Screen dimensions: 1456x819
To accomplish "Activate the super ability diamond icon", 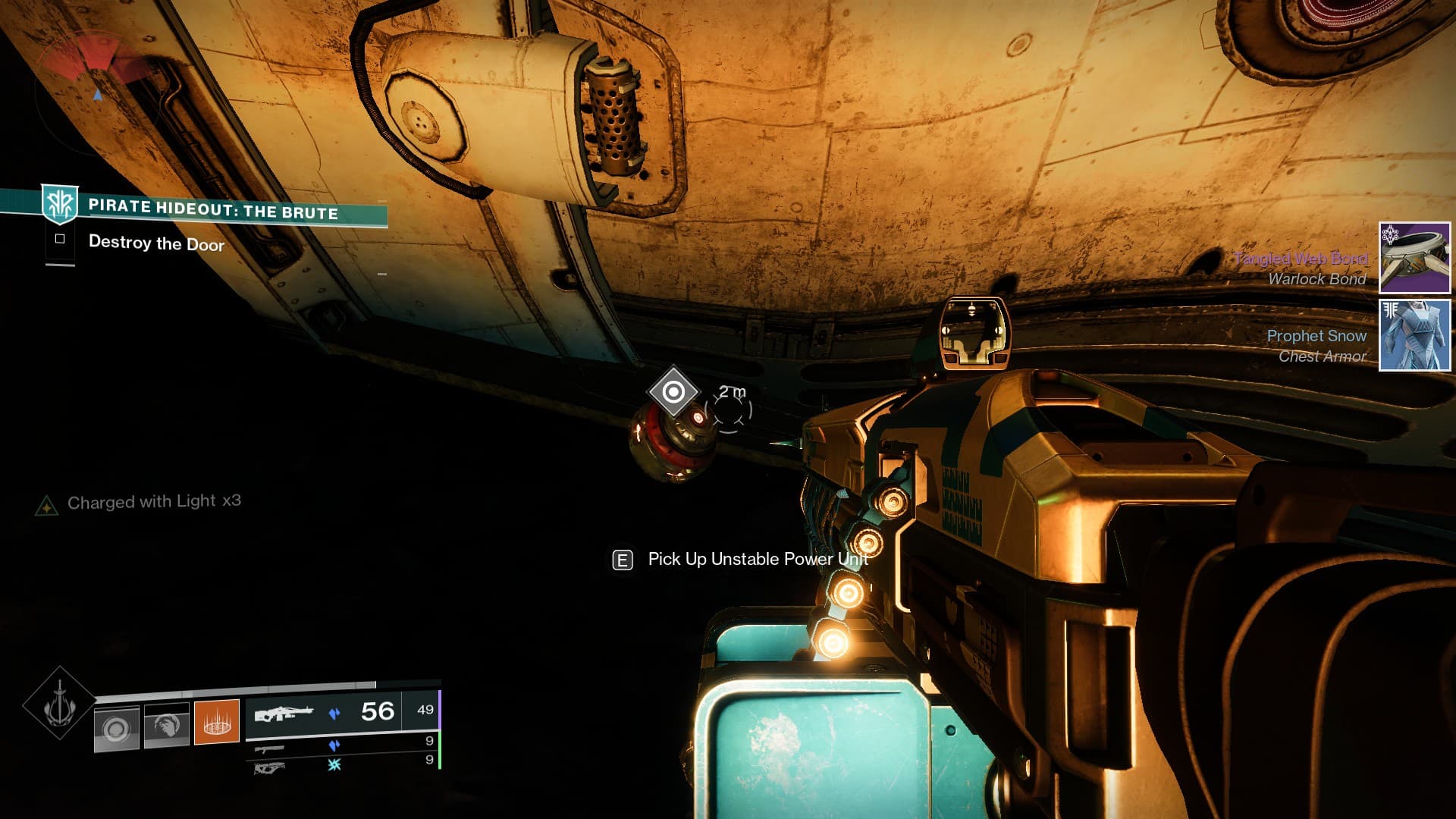I will click(x=59, y=704).
